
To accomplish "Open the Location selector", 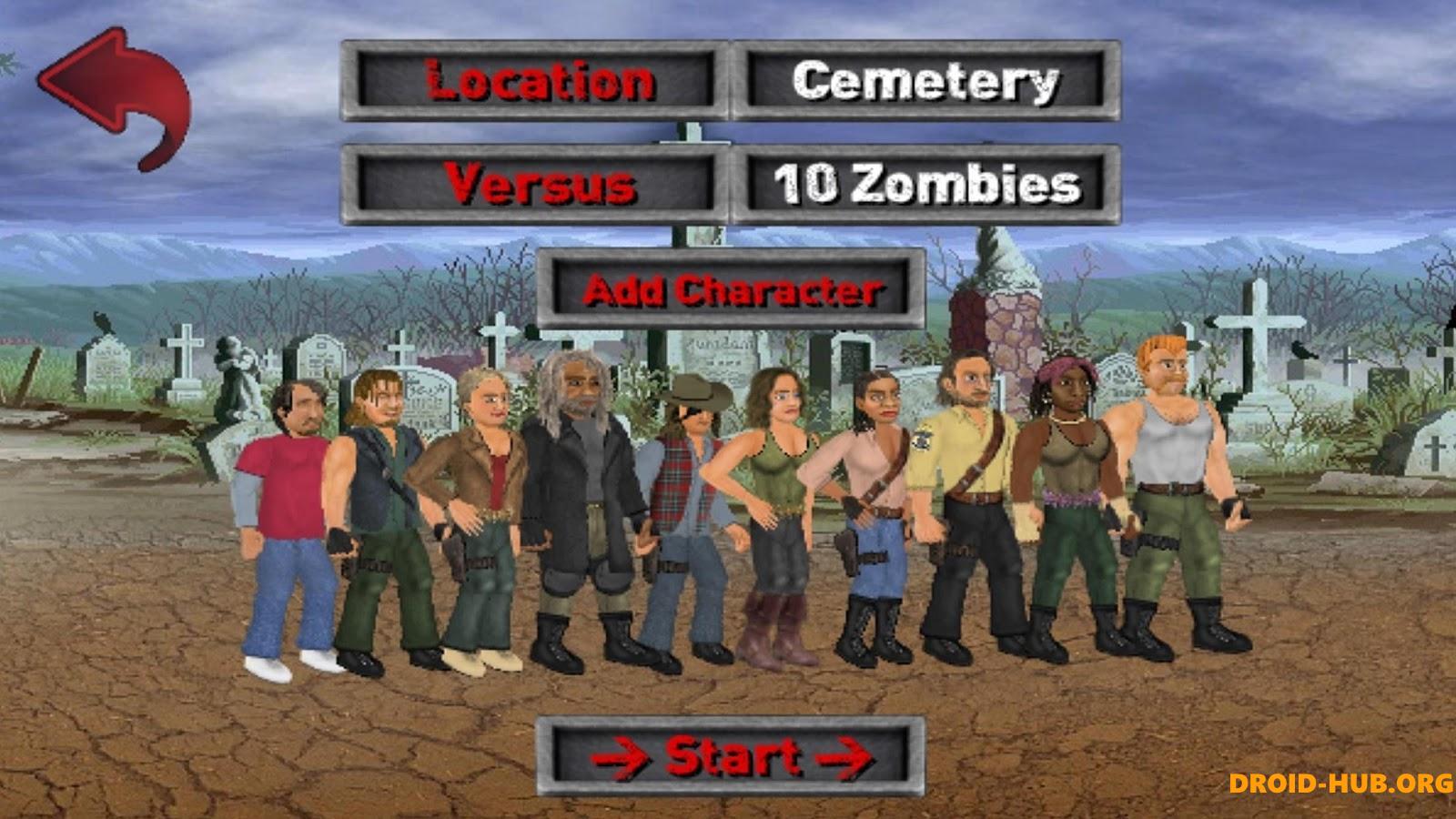I will pyautogui.click(x=537, y=82).
